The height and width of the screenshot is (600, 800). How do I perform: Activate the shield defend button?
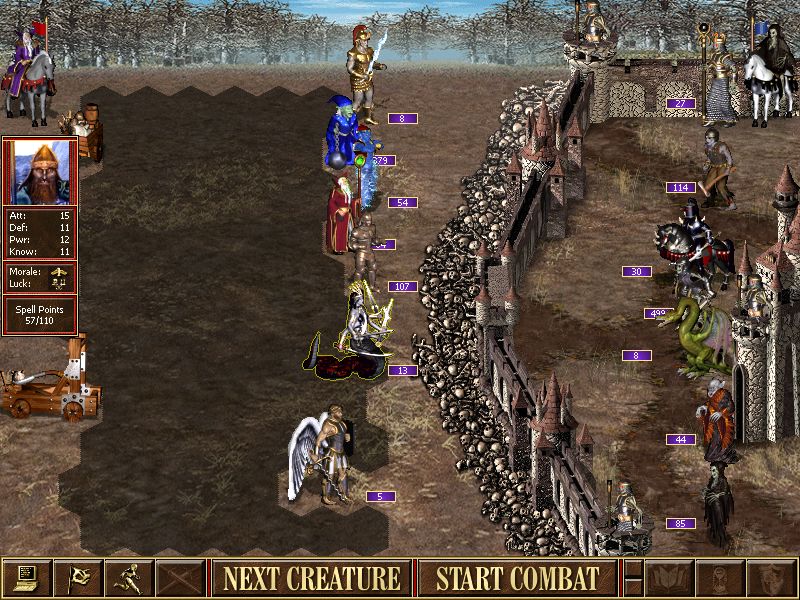coord(771,578)
